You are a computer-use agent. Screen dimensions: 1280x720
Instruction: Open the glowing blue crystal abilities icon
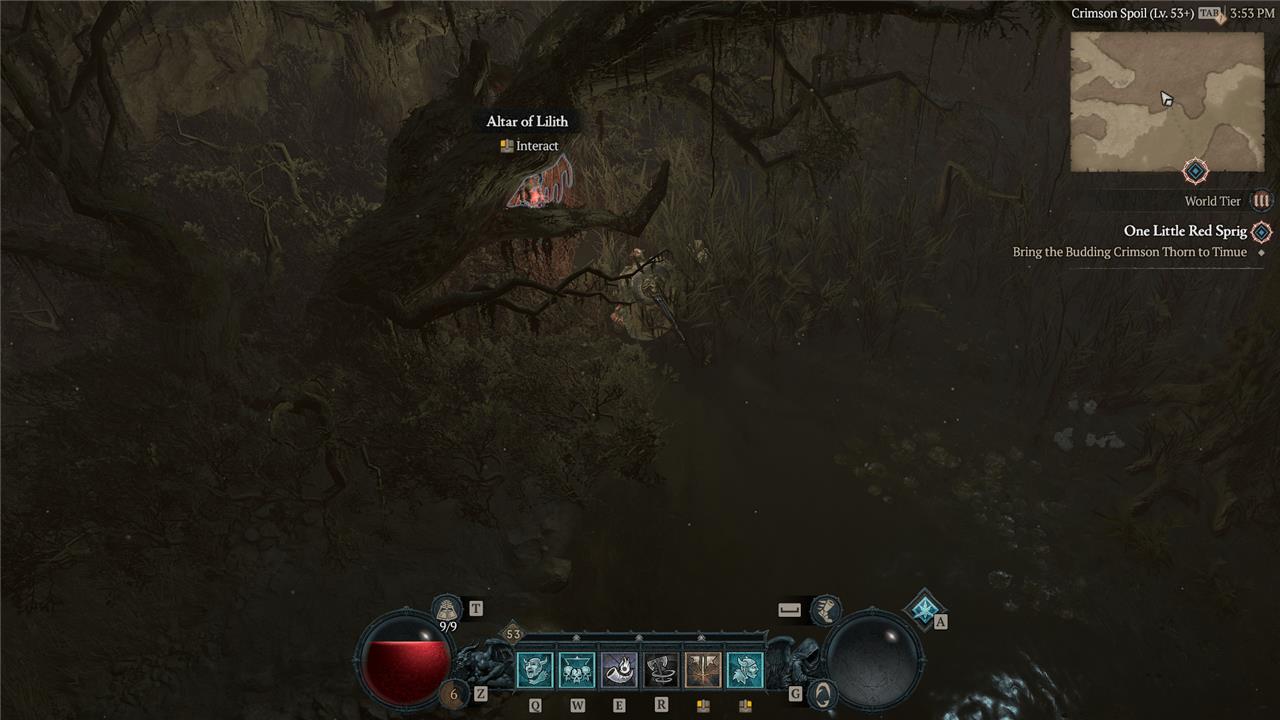[924, 608]
